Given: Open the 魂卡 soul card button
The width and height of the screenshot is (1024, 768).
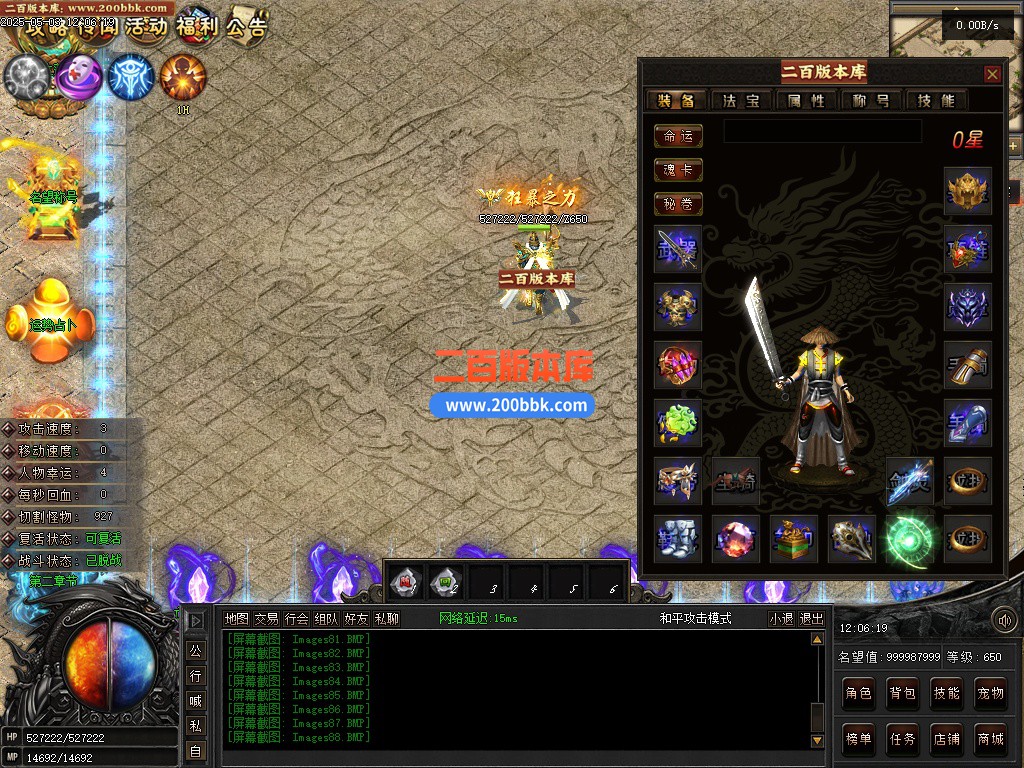Looking at the screenshot, I should pos(678,170).
